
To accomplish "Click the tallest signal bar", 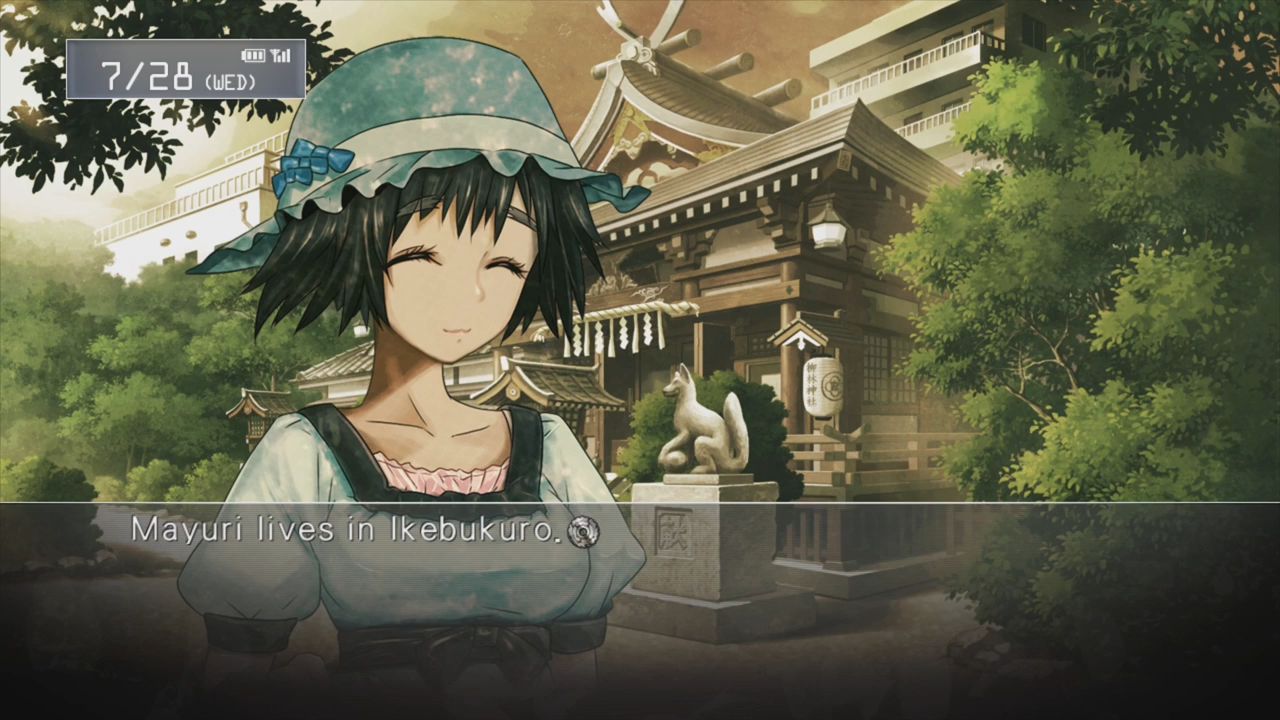I will [x=290, y=55].
